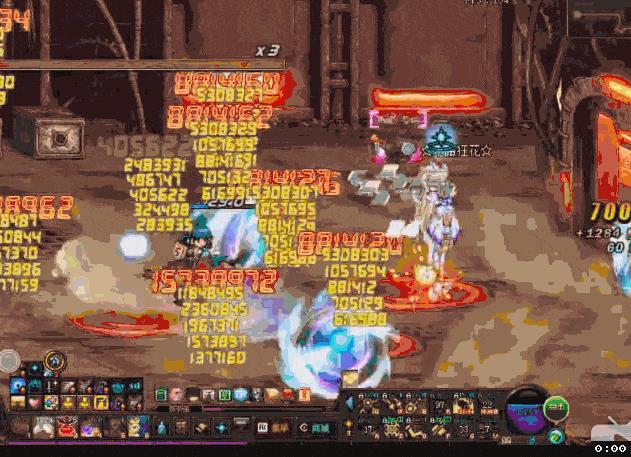Click the orange icon ending the menu row
Viewport: 631px width, 457px height.
pyautogui.click(x=303, y=396)
